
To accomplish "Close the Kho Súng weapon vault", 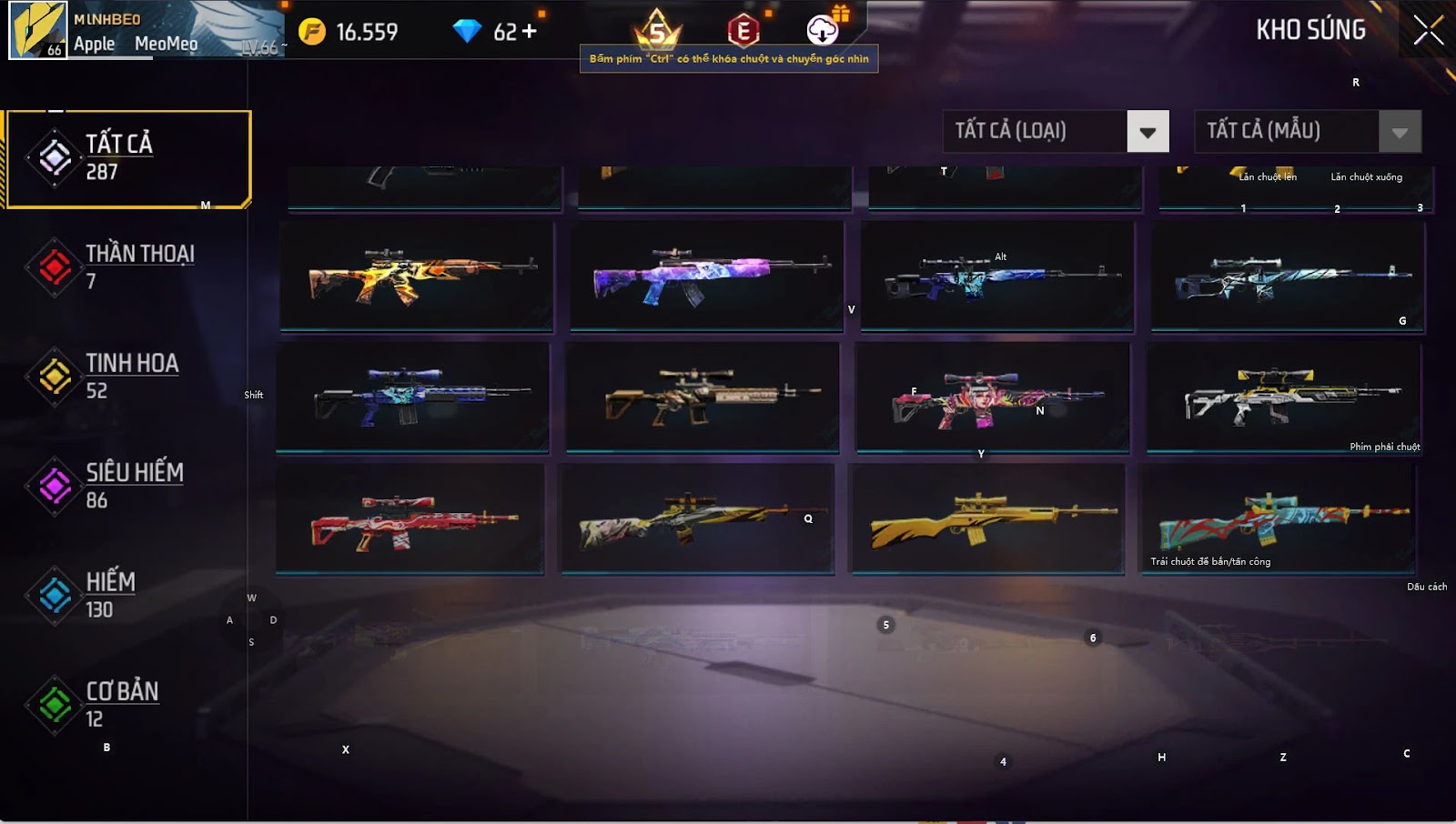I will [1428, 31].
